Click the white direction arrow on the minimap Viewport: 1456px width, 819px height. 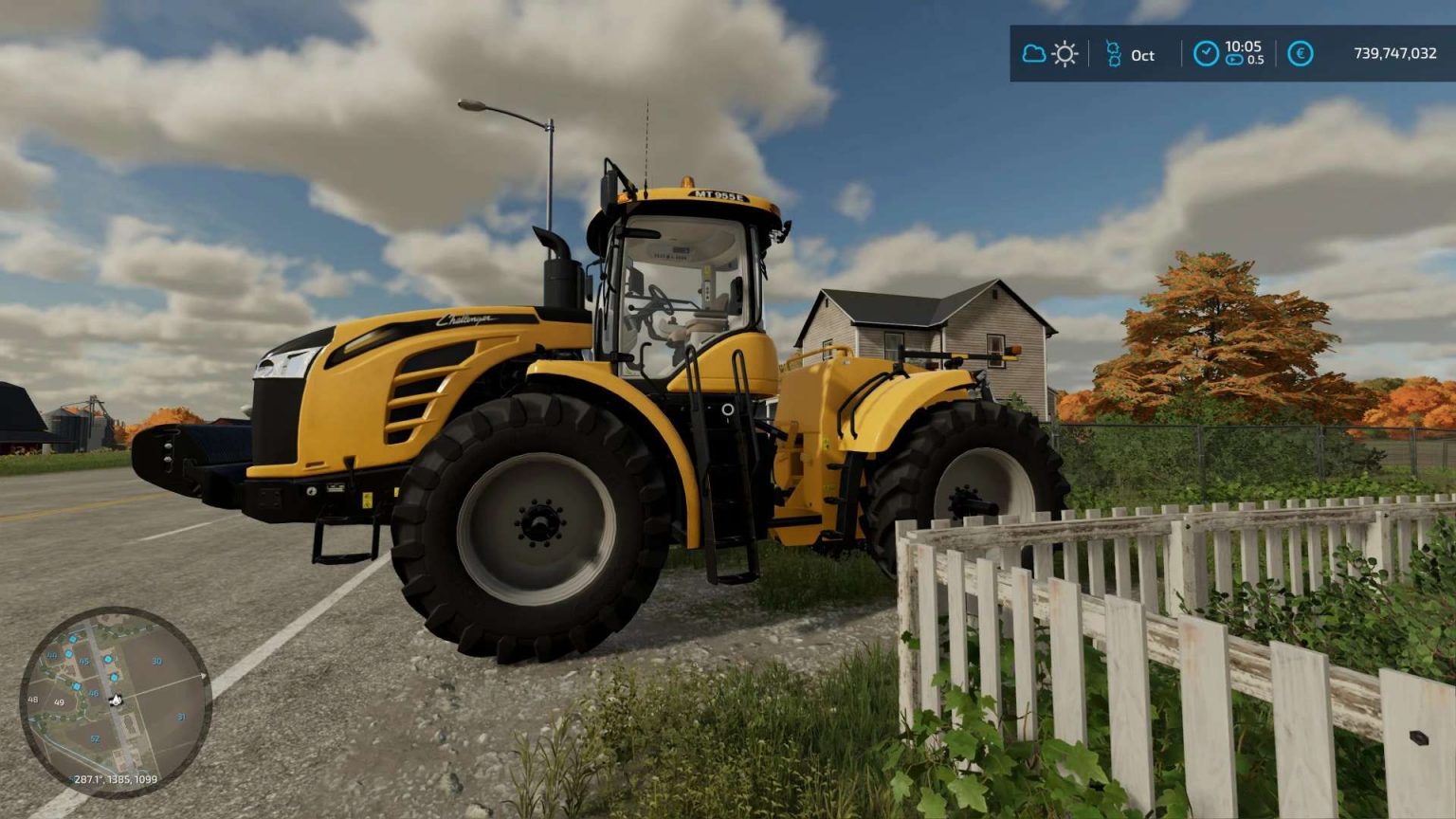coord(203,675)
